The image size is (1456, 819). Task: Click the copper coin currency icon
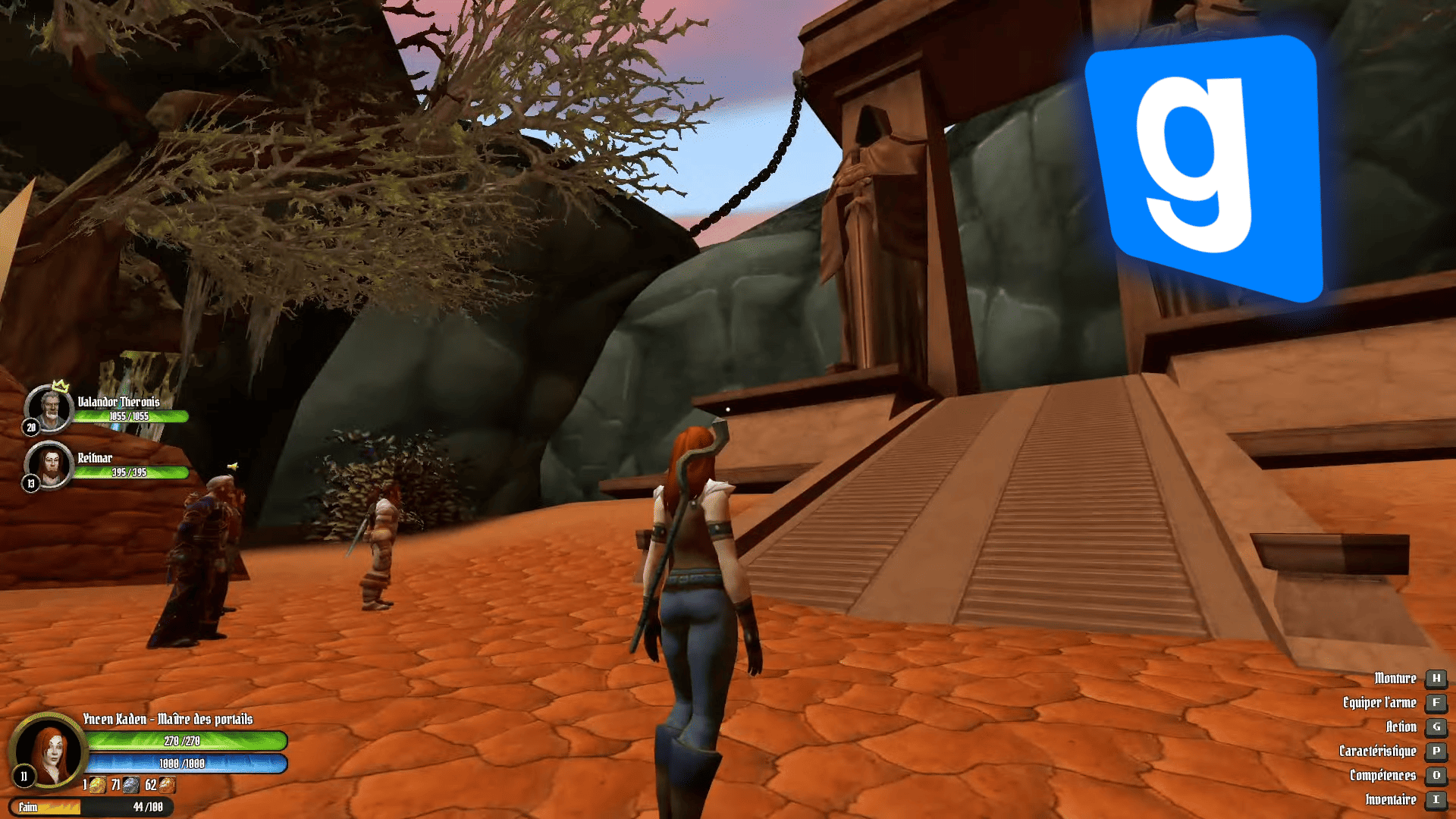(x=168, y=785)
